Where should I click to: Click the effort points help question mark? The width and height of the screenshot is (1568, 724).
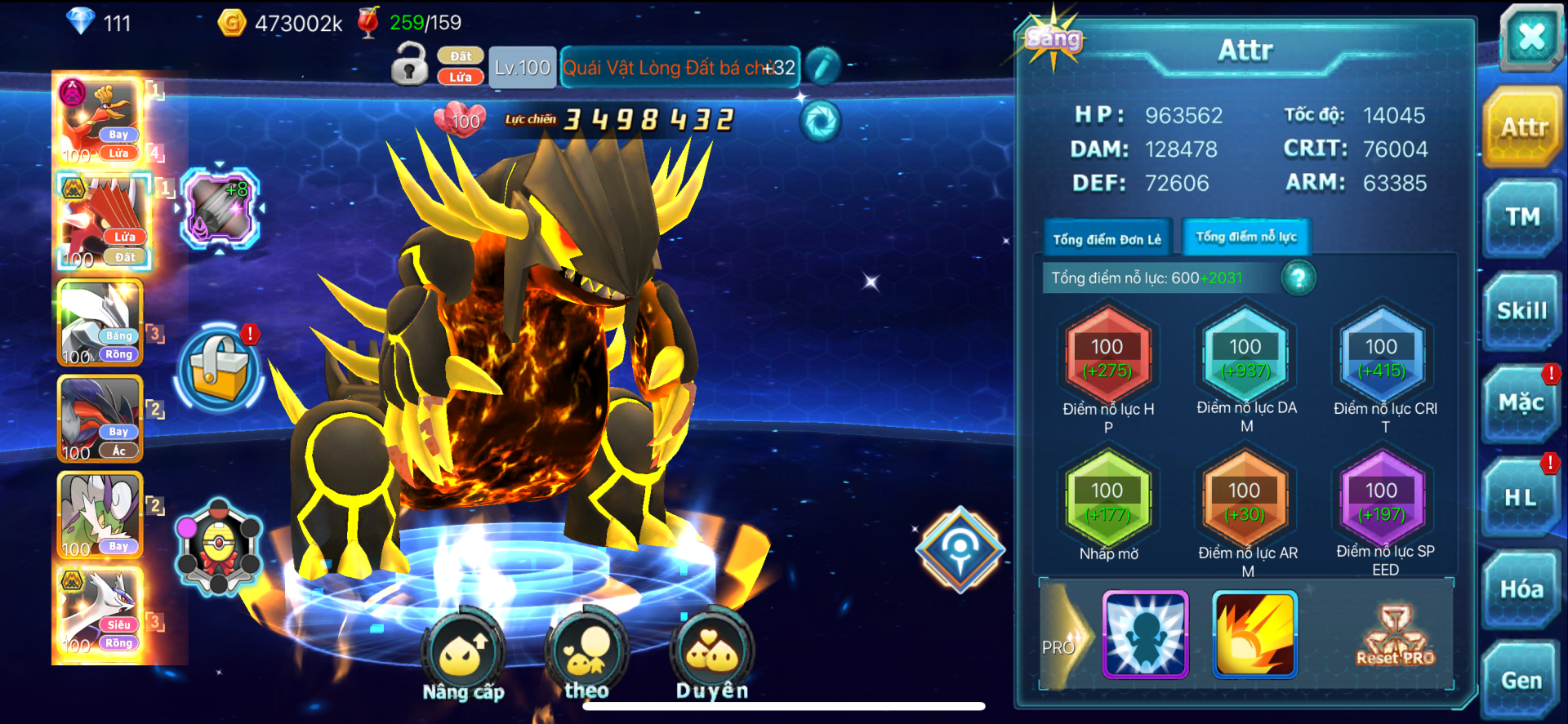(1298, 278)
